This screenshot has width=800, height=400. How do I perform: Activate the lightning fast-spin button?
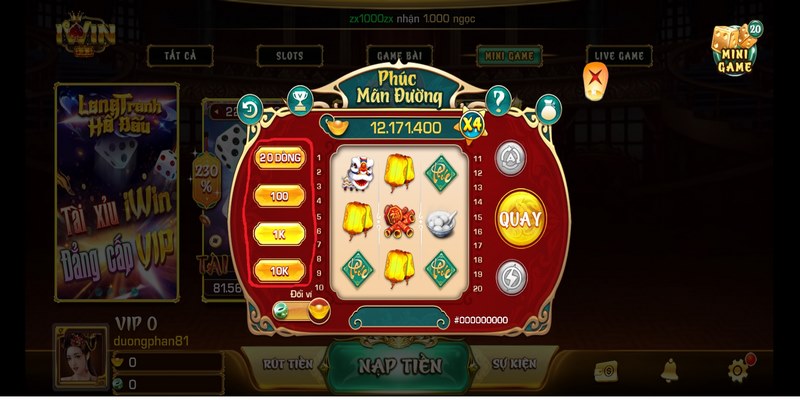point(512,277)
